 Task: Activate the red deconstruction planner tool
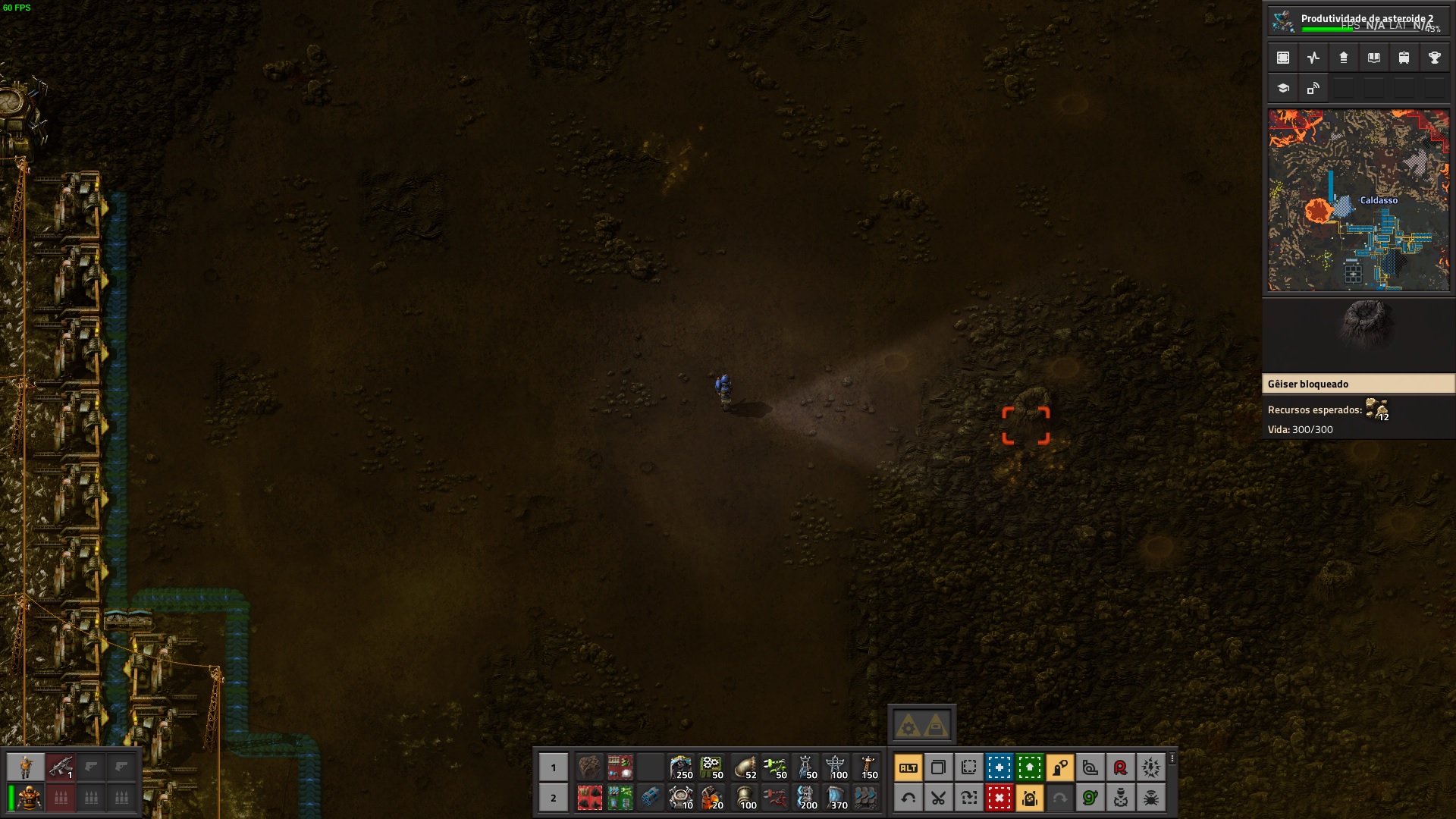point(999,798)
